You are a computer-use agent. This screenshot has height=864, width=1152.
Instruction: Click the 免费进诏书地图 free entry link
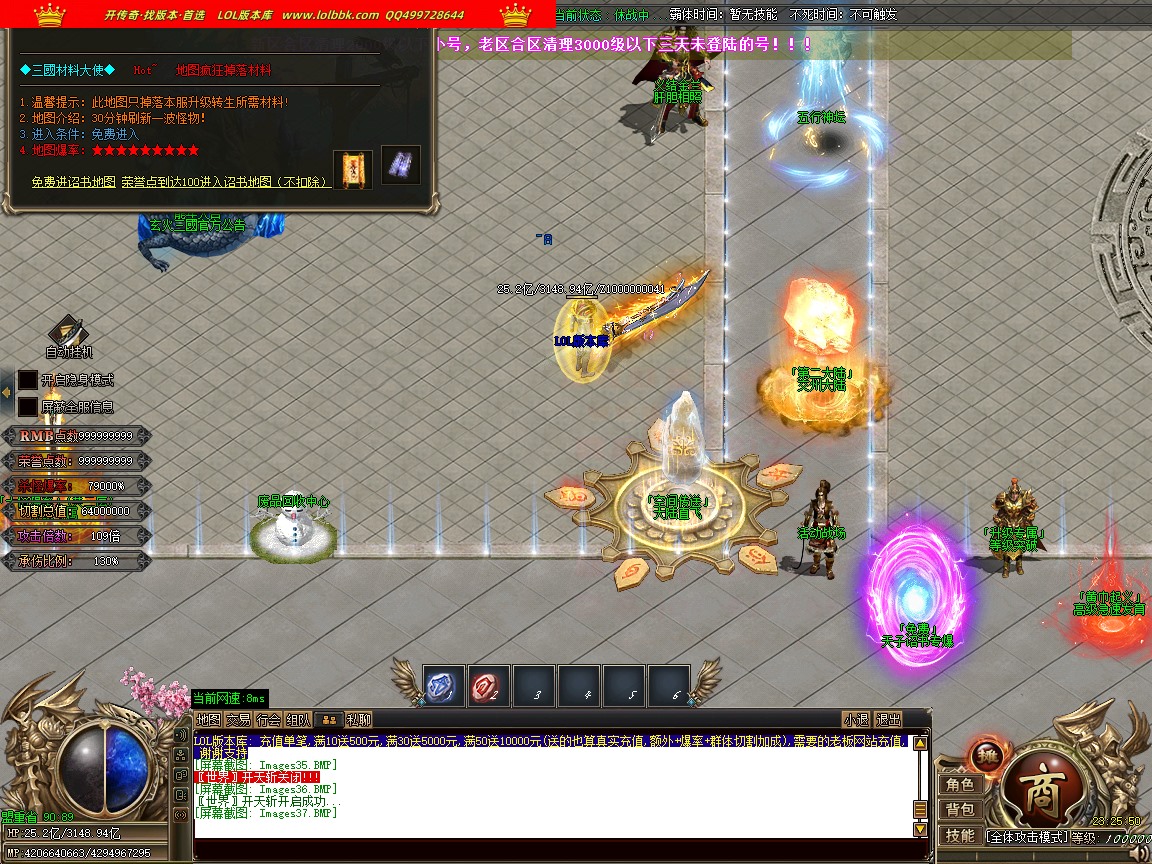tap(73, 182)
